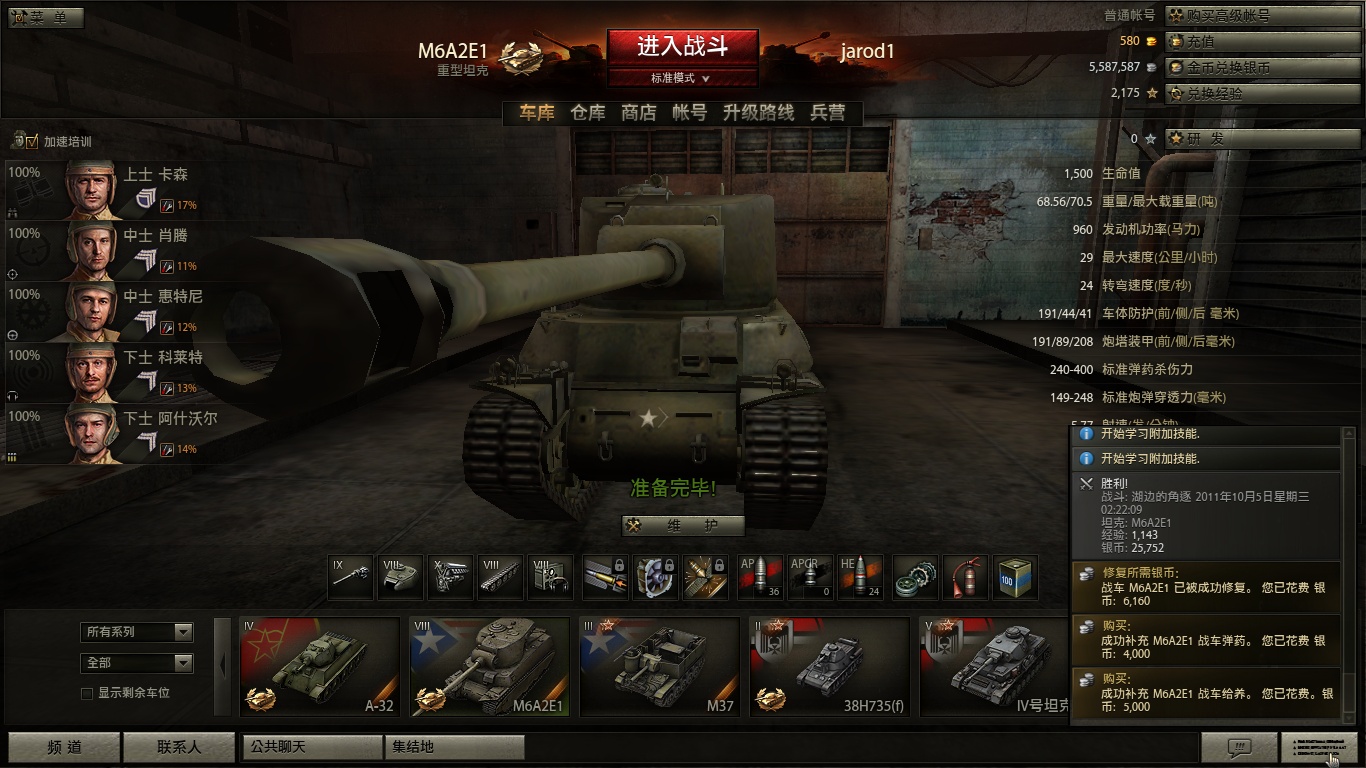Click the 维护 maintenance button
The height and width of the screenshot is (768, 1366).
(x=683, y=526)
